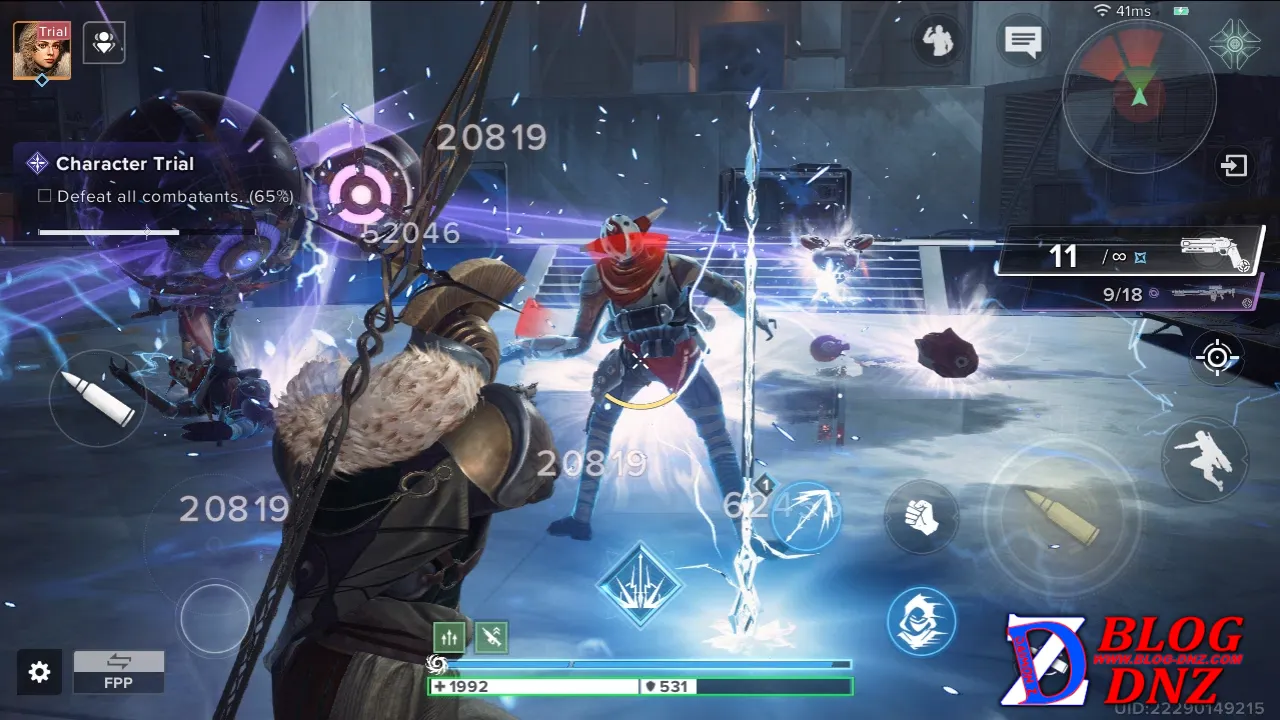Trigger the diamond super ability icon
The image size is (1280, 720).
tap(640, 587)
